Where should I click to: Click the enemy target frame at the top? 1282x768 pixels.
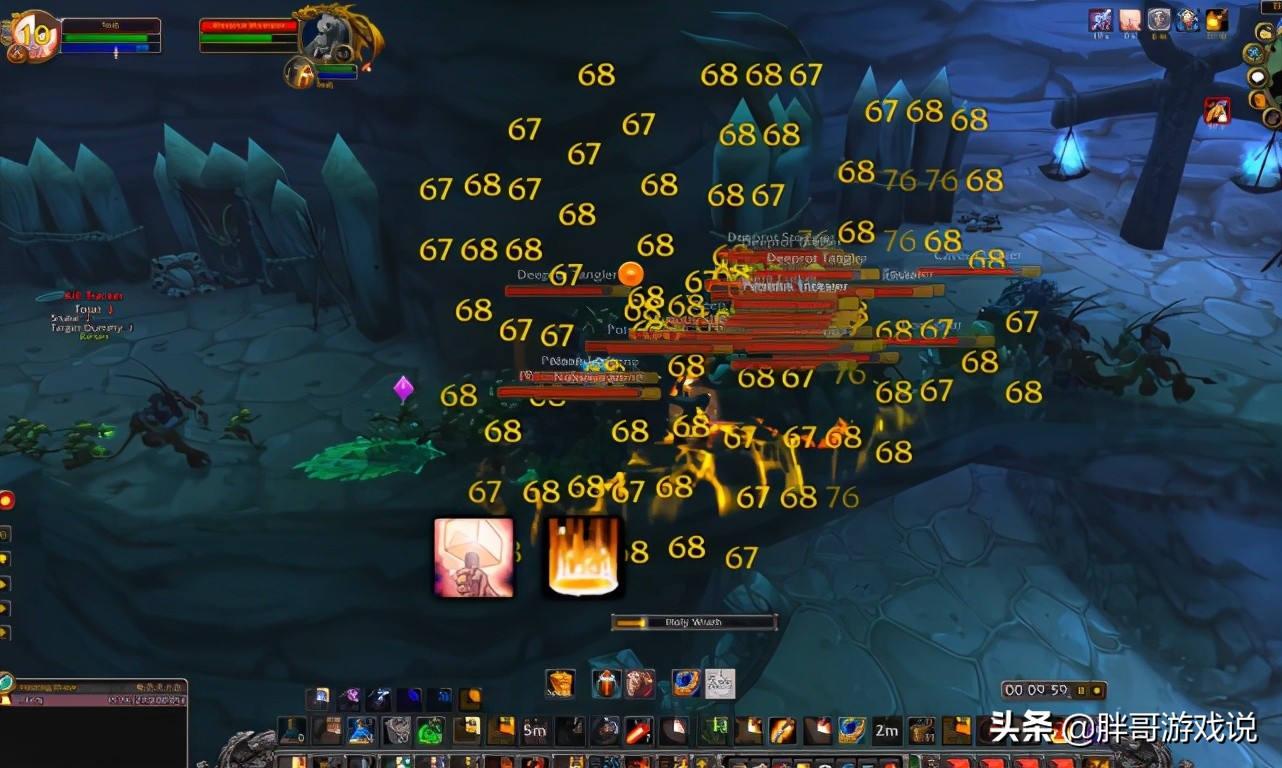250,28
